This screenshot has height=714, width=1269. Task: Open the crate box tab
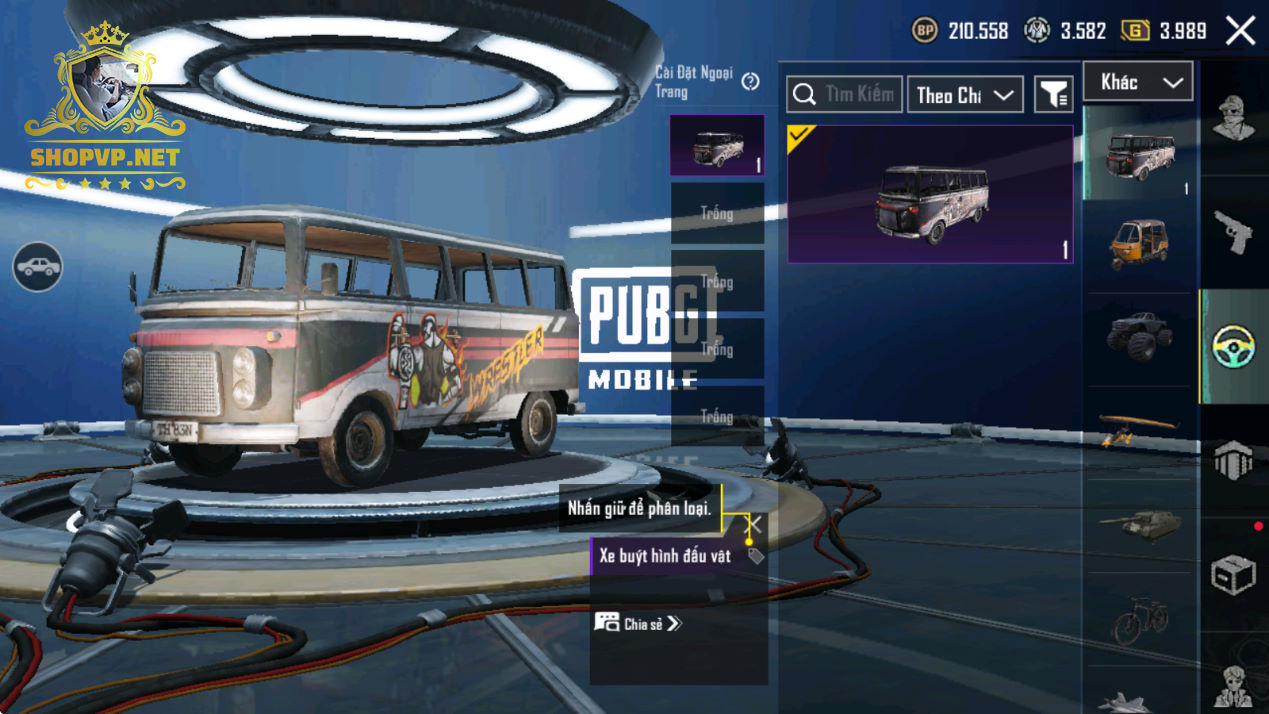click(x=1233, y=574)
